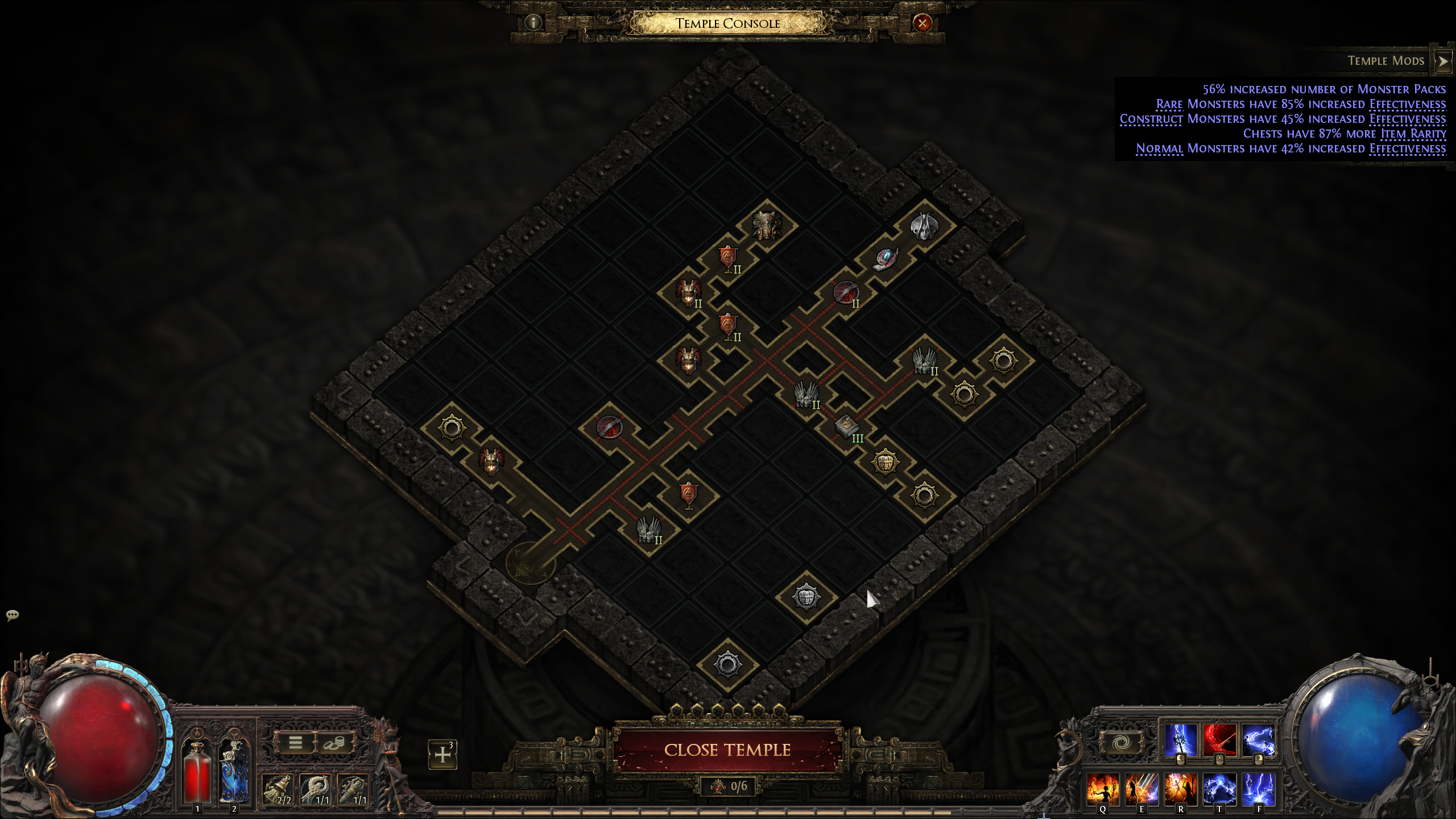Activate the spiral portal button
This screenshot has height=819, width=1456.
pos(1121,742)
